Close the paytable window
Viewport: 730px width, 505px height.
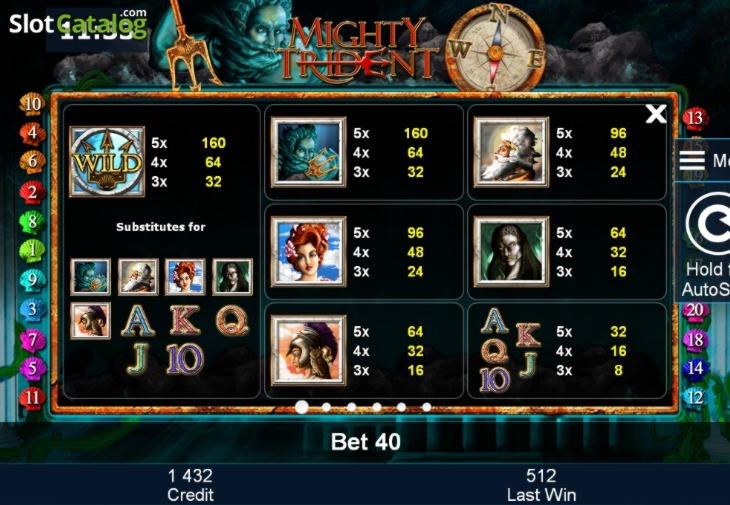coord(656,114)
